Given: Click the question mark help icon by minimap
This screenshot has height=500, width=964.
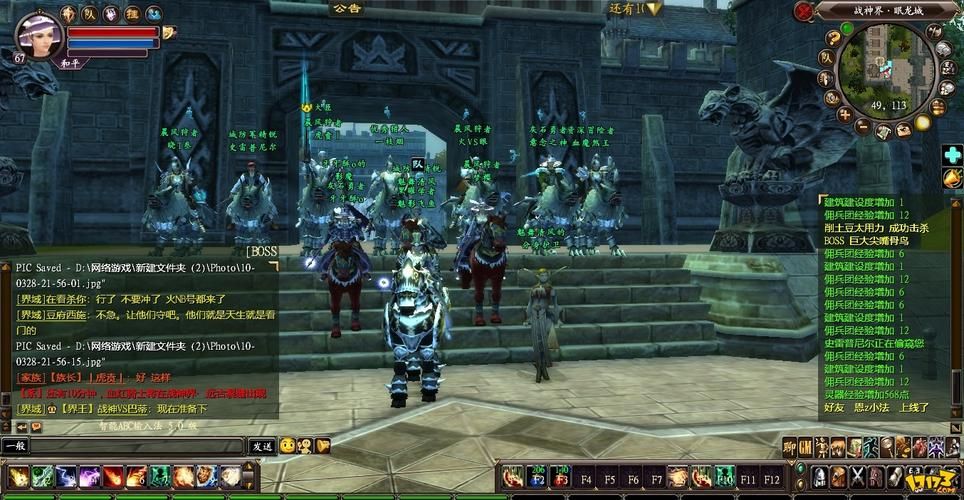Looking at the screenshot, I should click(833, 38).
